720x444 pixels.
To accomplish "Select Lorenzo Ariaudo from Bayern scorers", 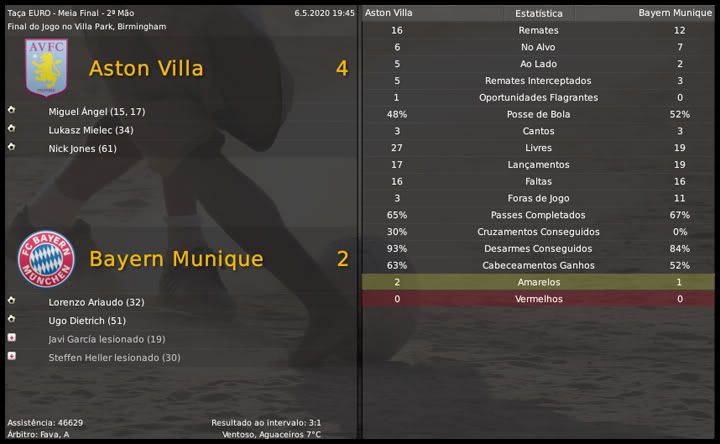I will pyautogui.click(x=97, y=302).
